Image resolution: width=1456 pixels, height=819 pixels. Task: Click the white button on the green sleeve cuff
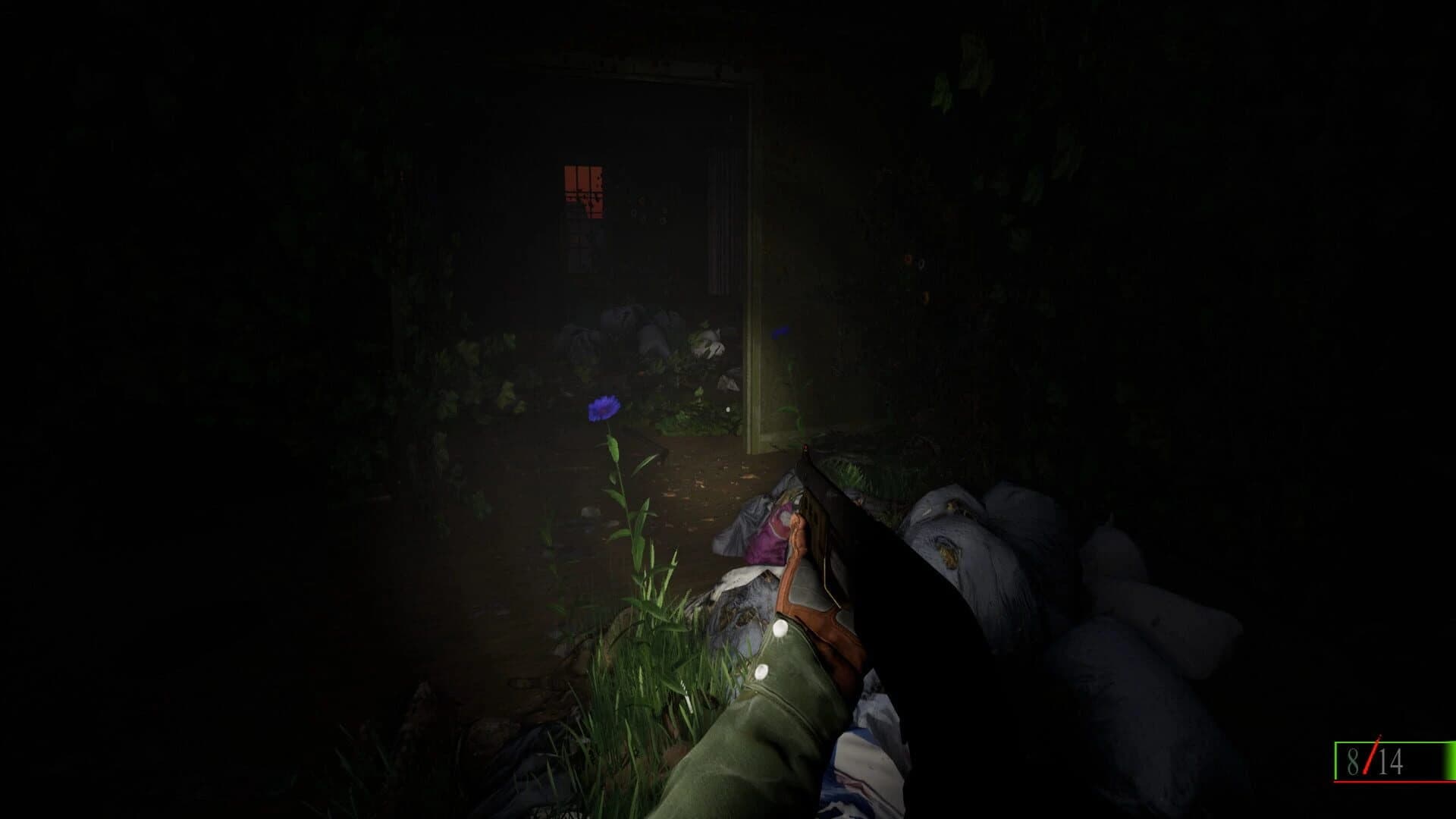[780, 628]
